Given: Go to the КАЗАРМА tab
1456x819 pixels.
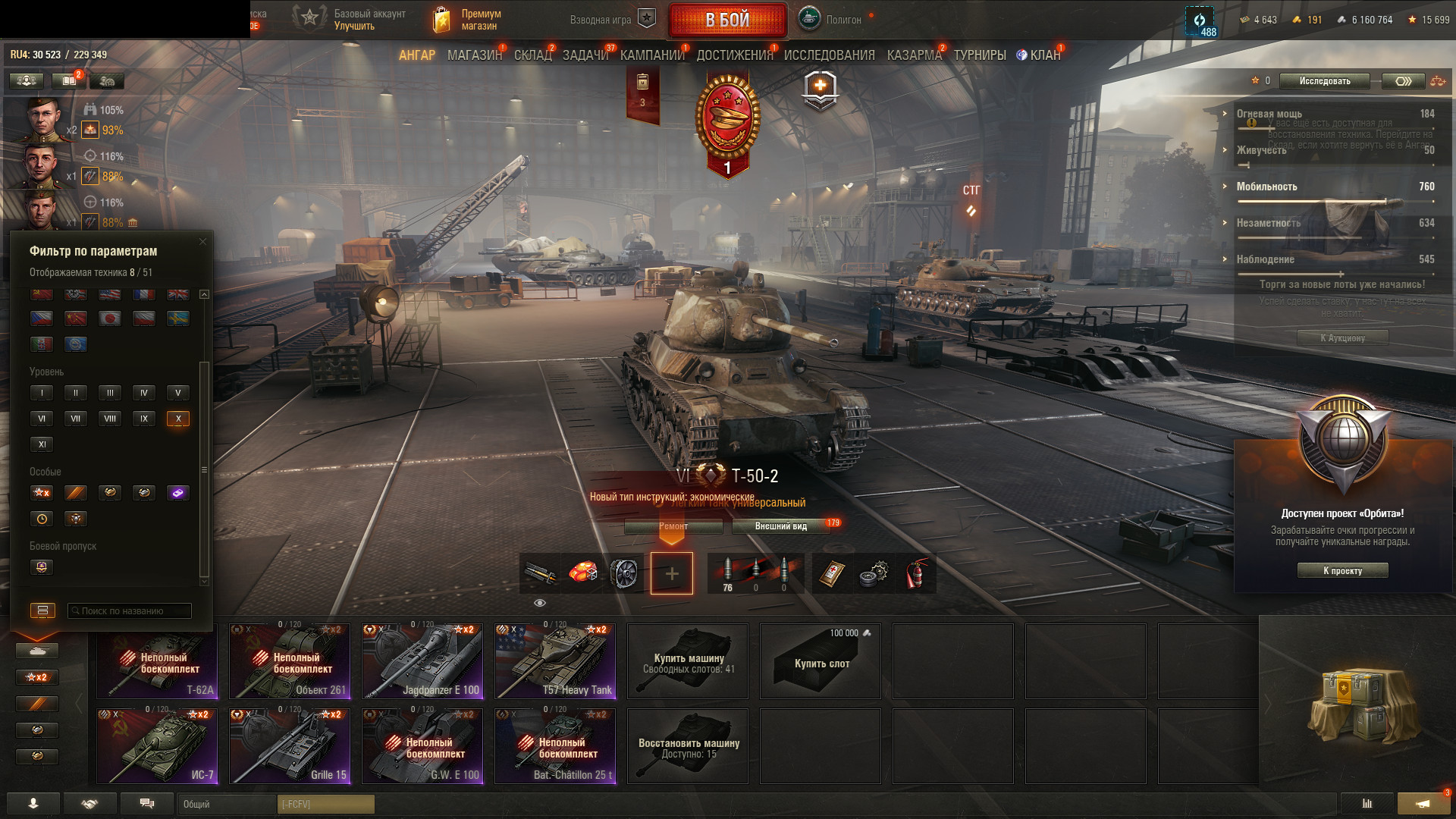Looking at the screenshot, I should tap(914, 55).
